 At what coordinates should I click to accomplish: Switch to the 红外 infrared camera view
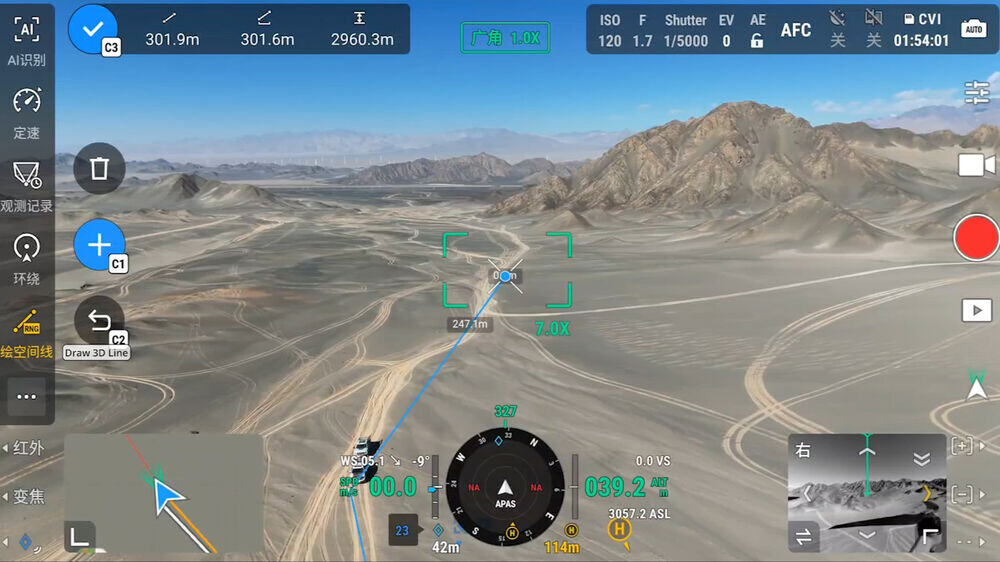tap(27, 448)
